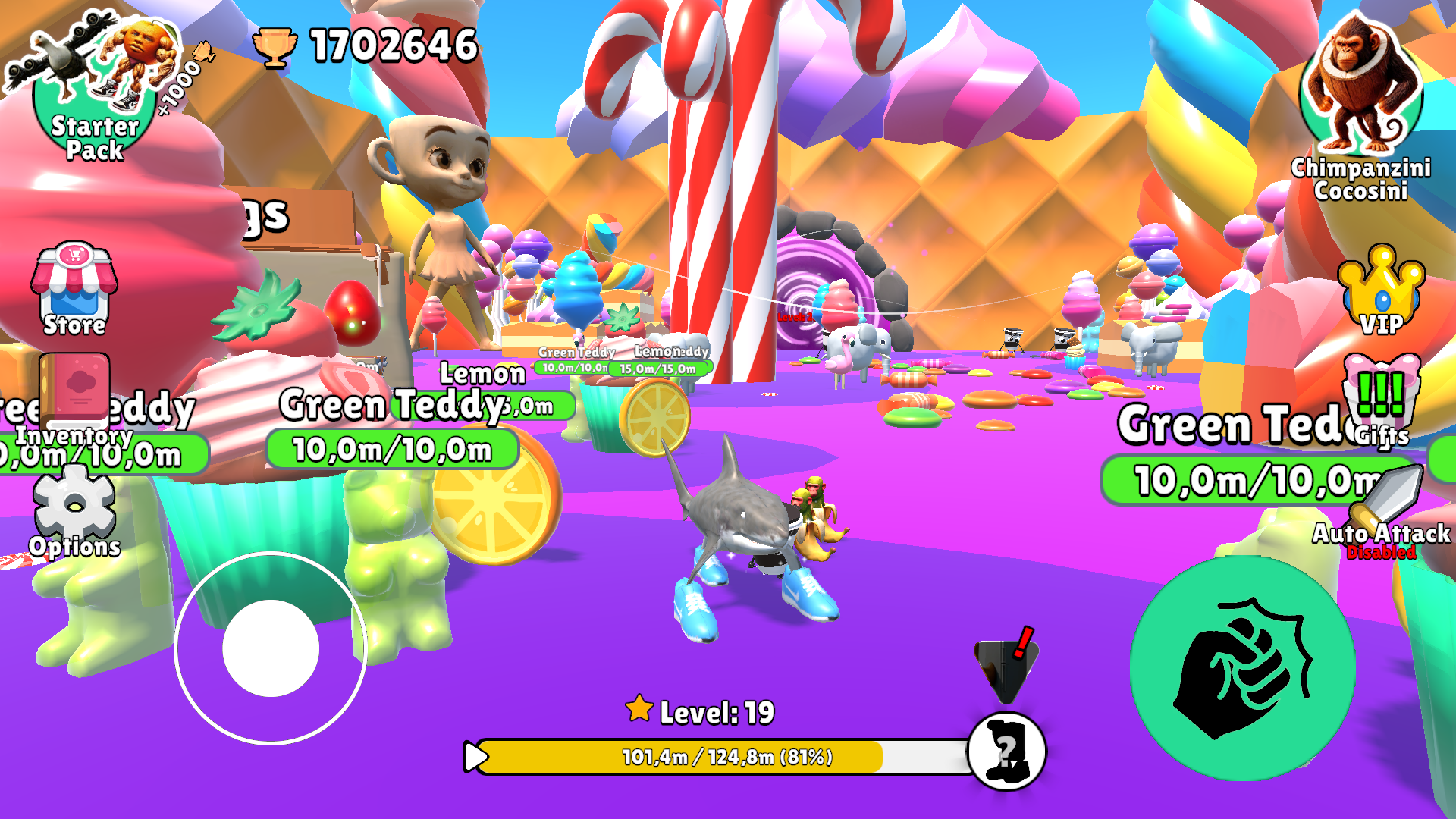1456x819 pixels.
Task: Expand the level bar with the white arrow
Action: pyautogui.click(x=476, y=755)
